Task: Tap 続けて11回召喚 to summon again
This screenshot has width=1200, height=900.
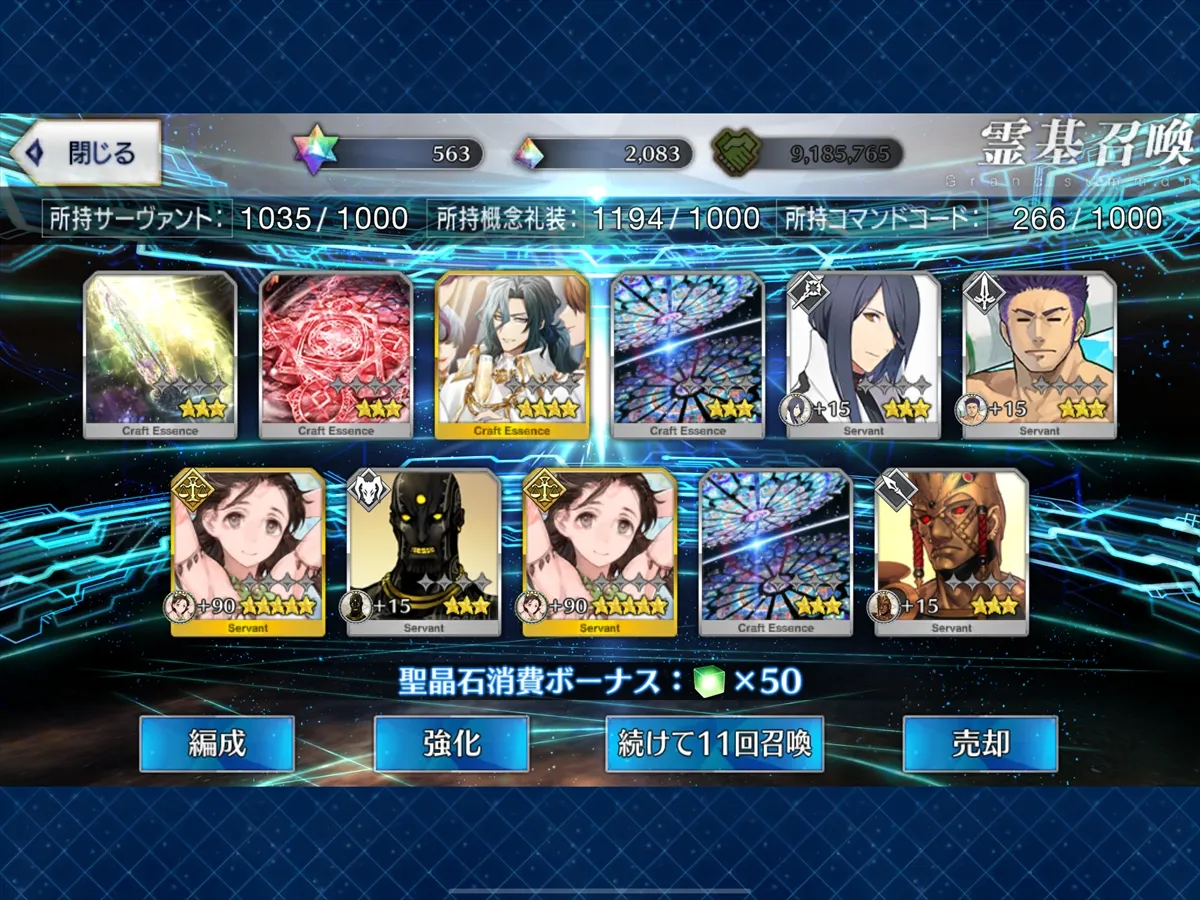Action: pos(714,743)
